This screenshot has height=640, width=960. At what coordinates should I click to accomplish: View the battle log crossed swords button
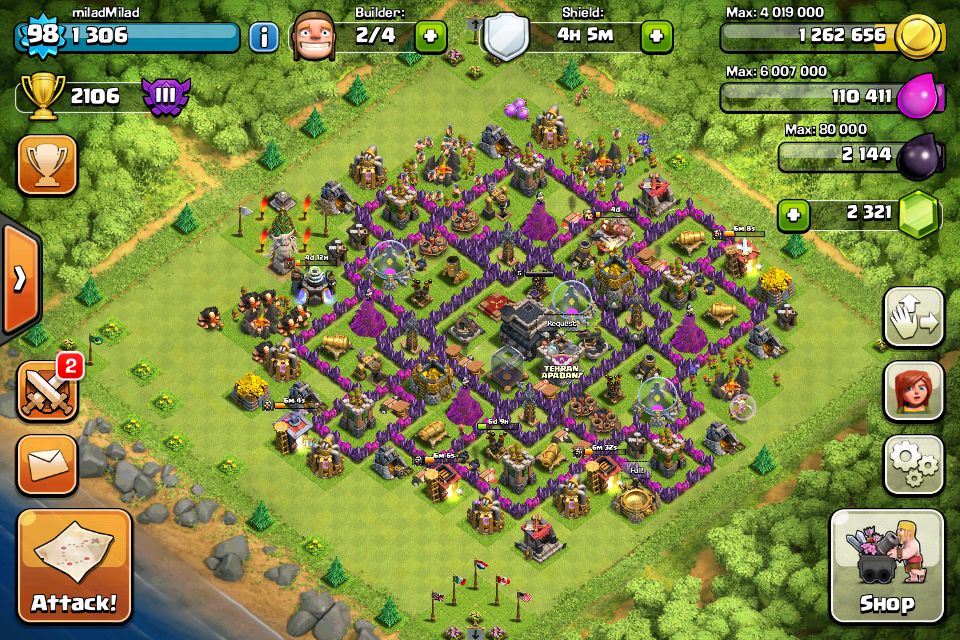pos(47,390)
